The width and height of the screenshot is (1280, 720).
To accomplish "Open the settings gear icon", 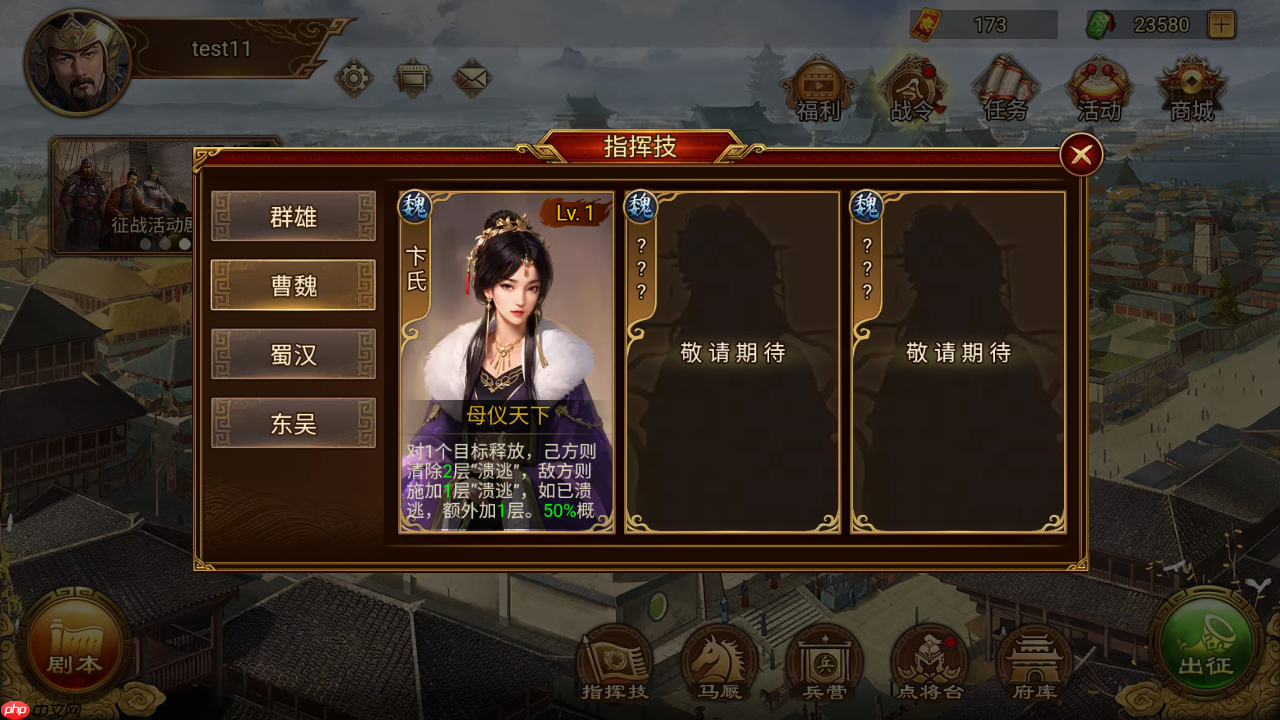I will coord(355,76).
